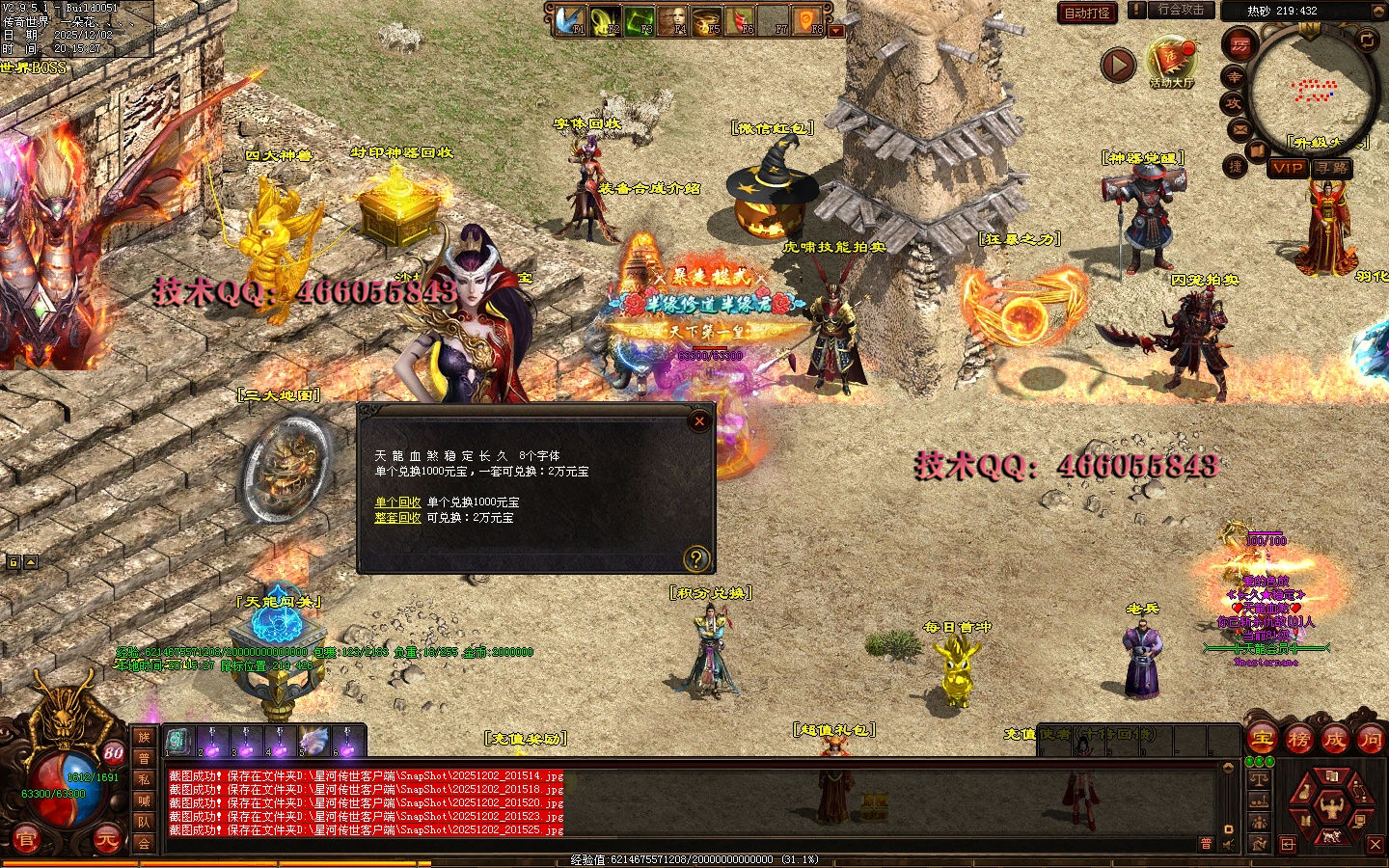Open the 活动大厅 activity hall

1171,62
